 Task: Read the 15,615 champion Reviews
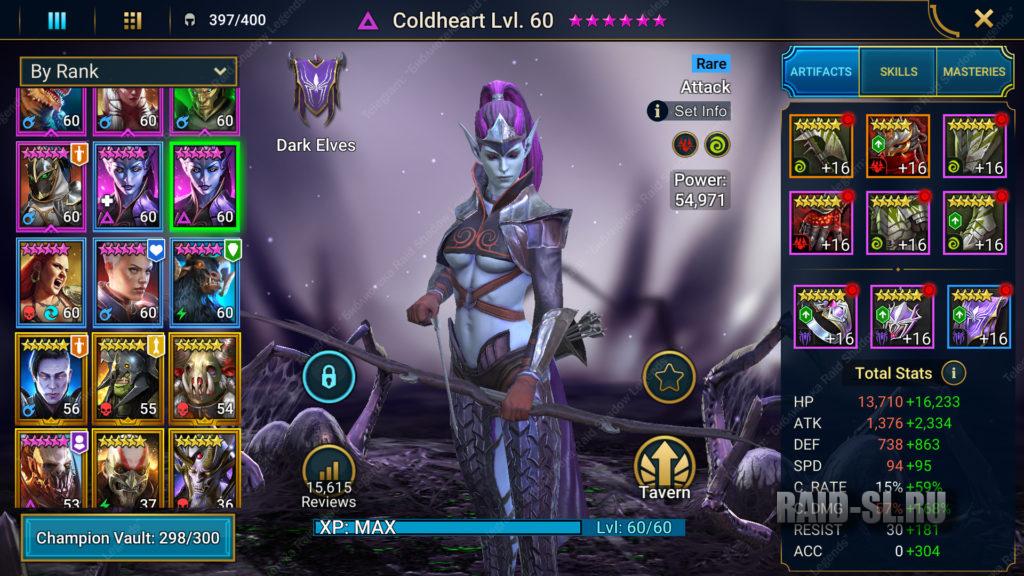point(328,475)
